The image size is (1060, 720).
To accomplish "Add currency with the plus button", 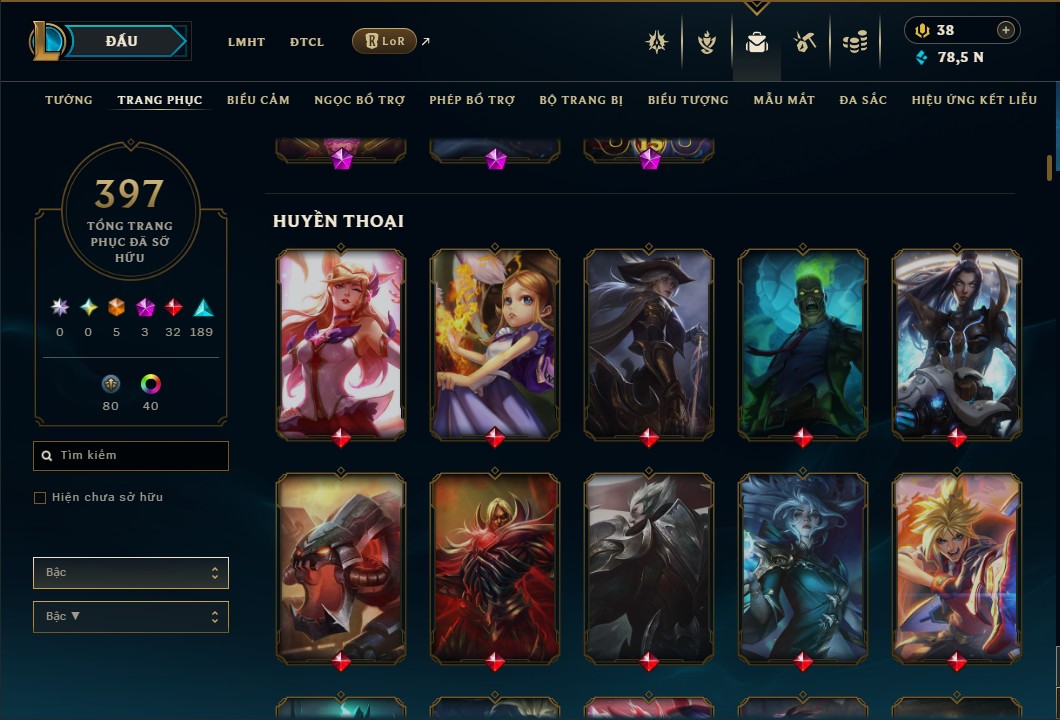I will [x=1006, y=30].
